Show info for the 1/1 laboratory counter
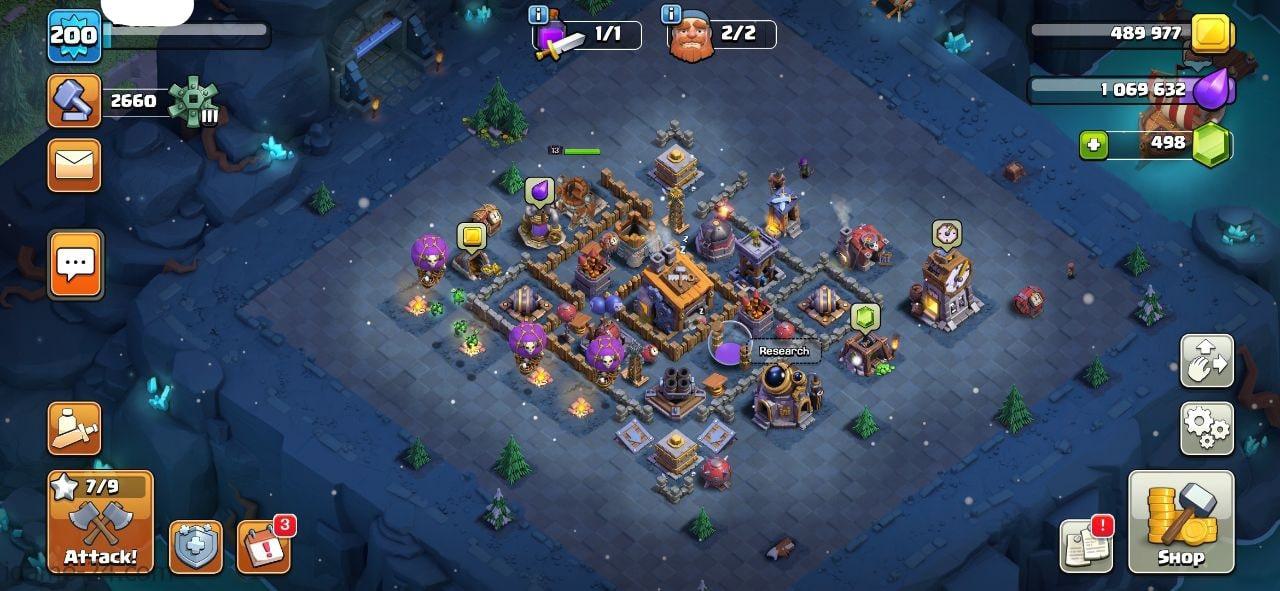The width and height of the screenshot is (1280, 591). point(538,14)
